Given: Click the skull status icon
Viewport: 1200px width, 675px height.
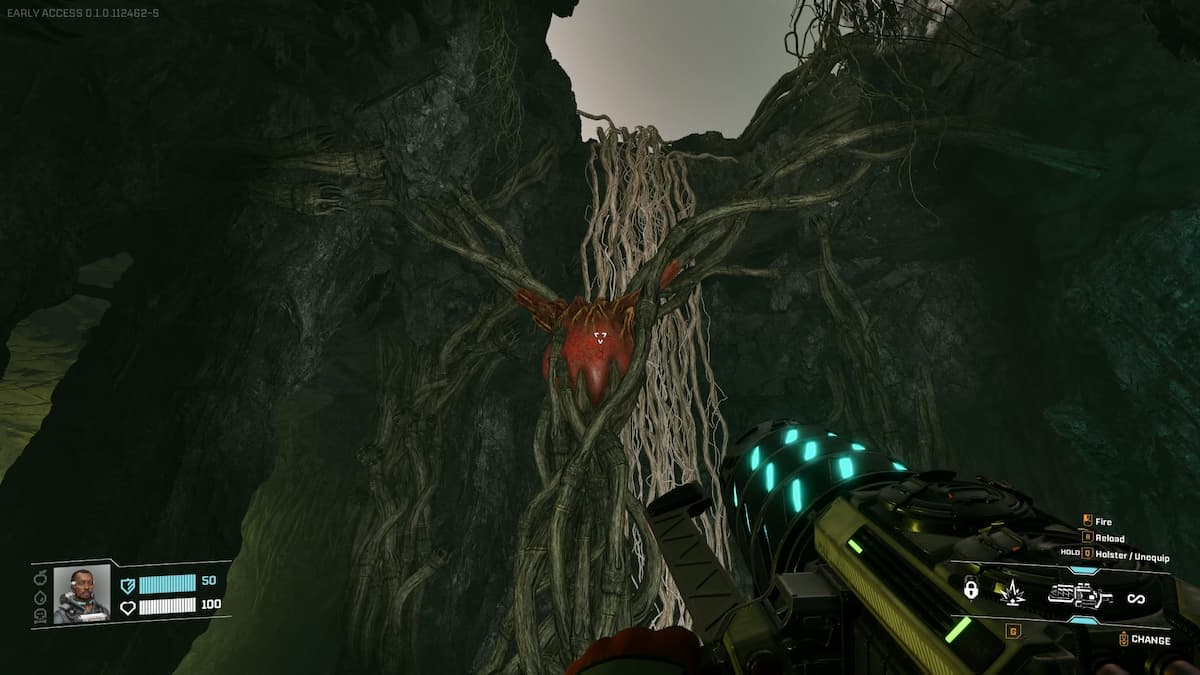Looking at the screenshot, I should tap(41, 616).
